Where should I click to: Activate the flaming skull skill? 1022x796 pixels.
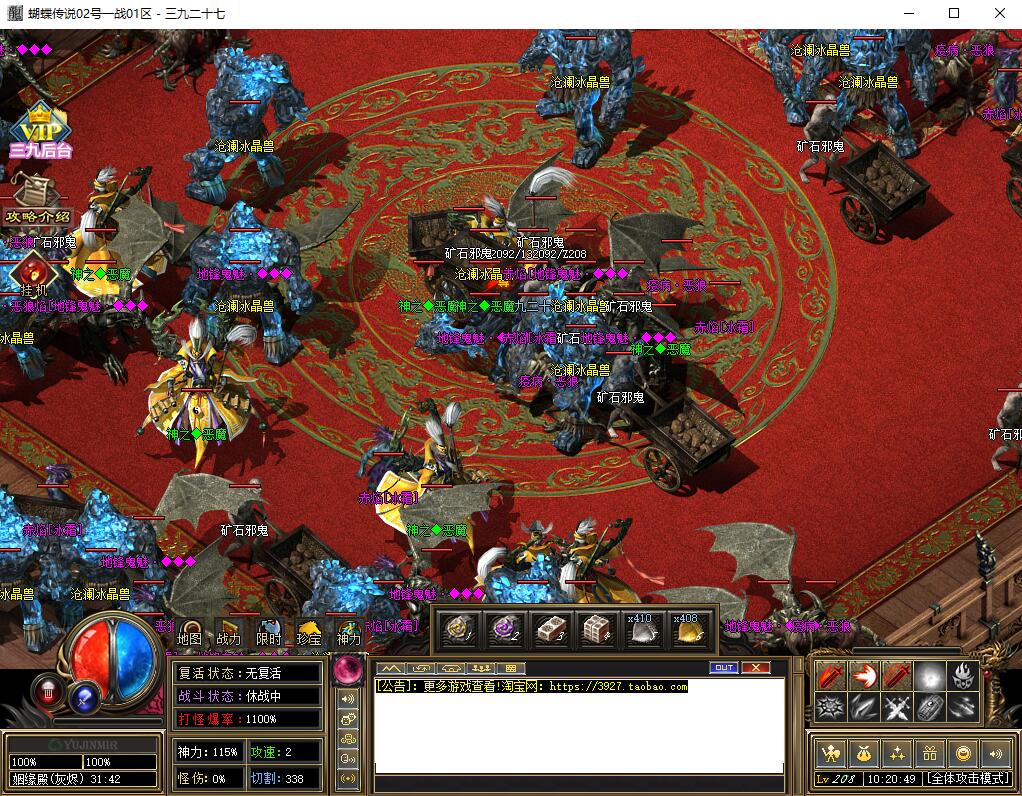pos(963,676)
